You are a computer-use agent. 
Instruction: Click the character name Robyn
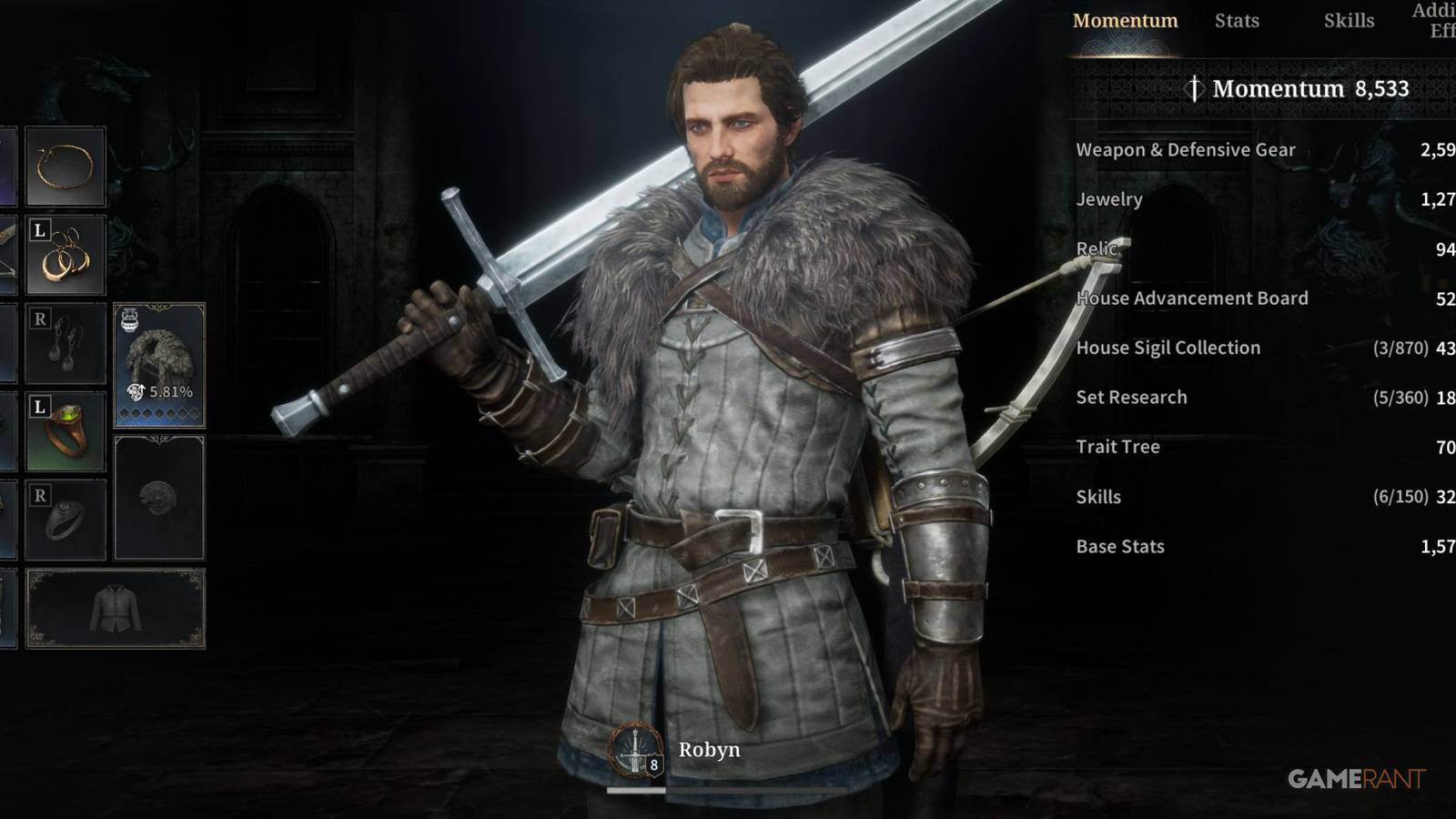pyautogui.click(x=709, y=750)
